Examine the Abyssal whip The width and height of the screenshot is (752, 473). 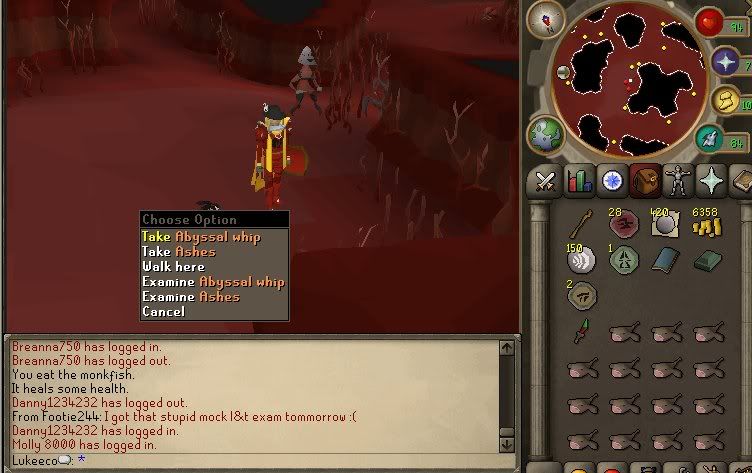[213, 282]
